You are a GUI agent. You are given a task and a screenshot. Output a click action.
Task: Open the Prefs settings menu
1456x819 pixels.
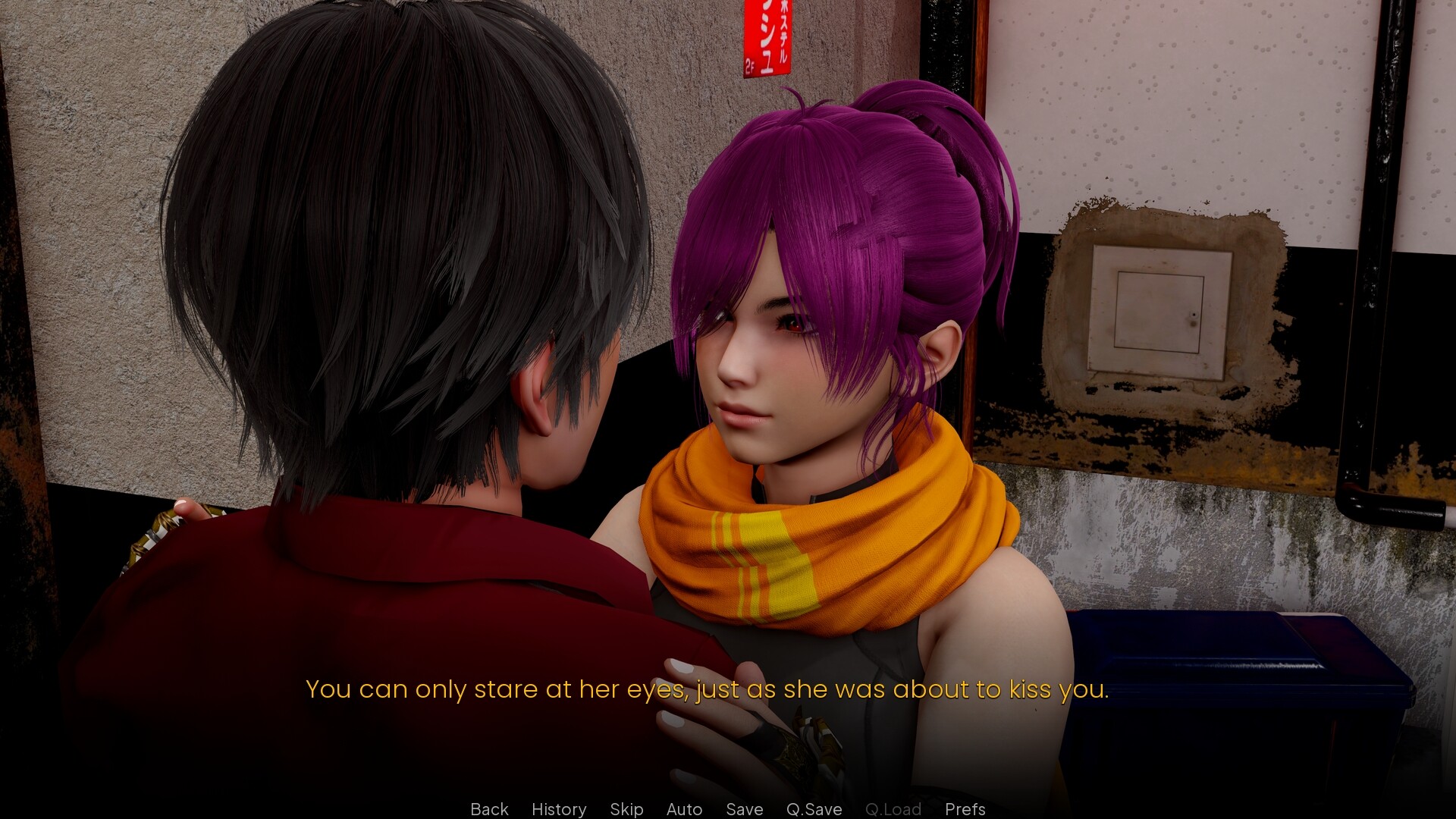pyautogui.click(x=965, y=809)
